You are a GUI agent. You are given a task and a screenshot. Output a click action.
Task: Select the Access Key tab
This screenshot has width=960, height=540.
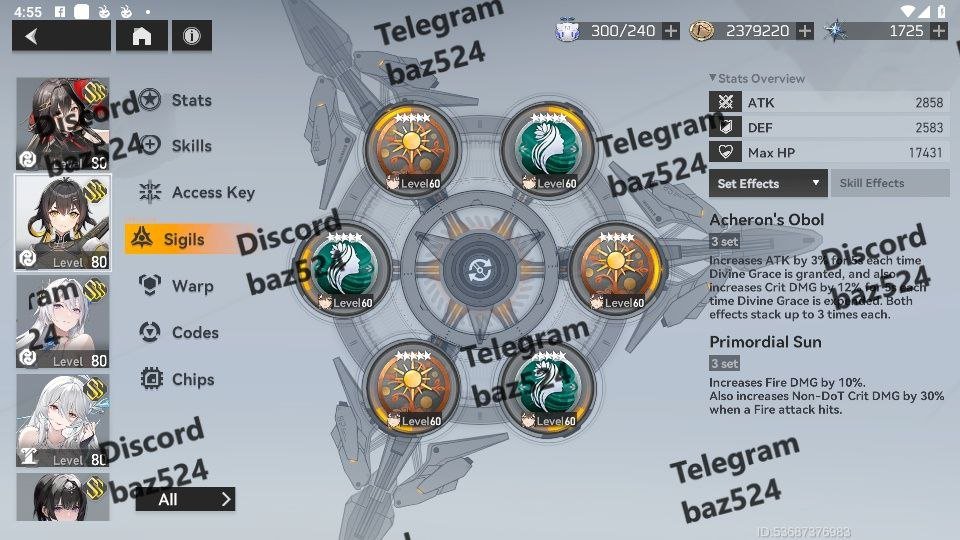[x=212, y=193]
